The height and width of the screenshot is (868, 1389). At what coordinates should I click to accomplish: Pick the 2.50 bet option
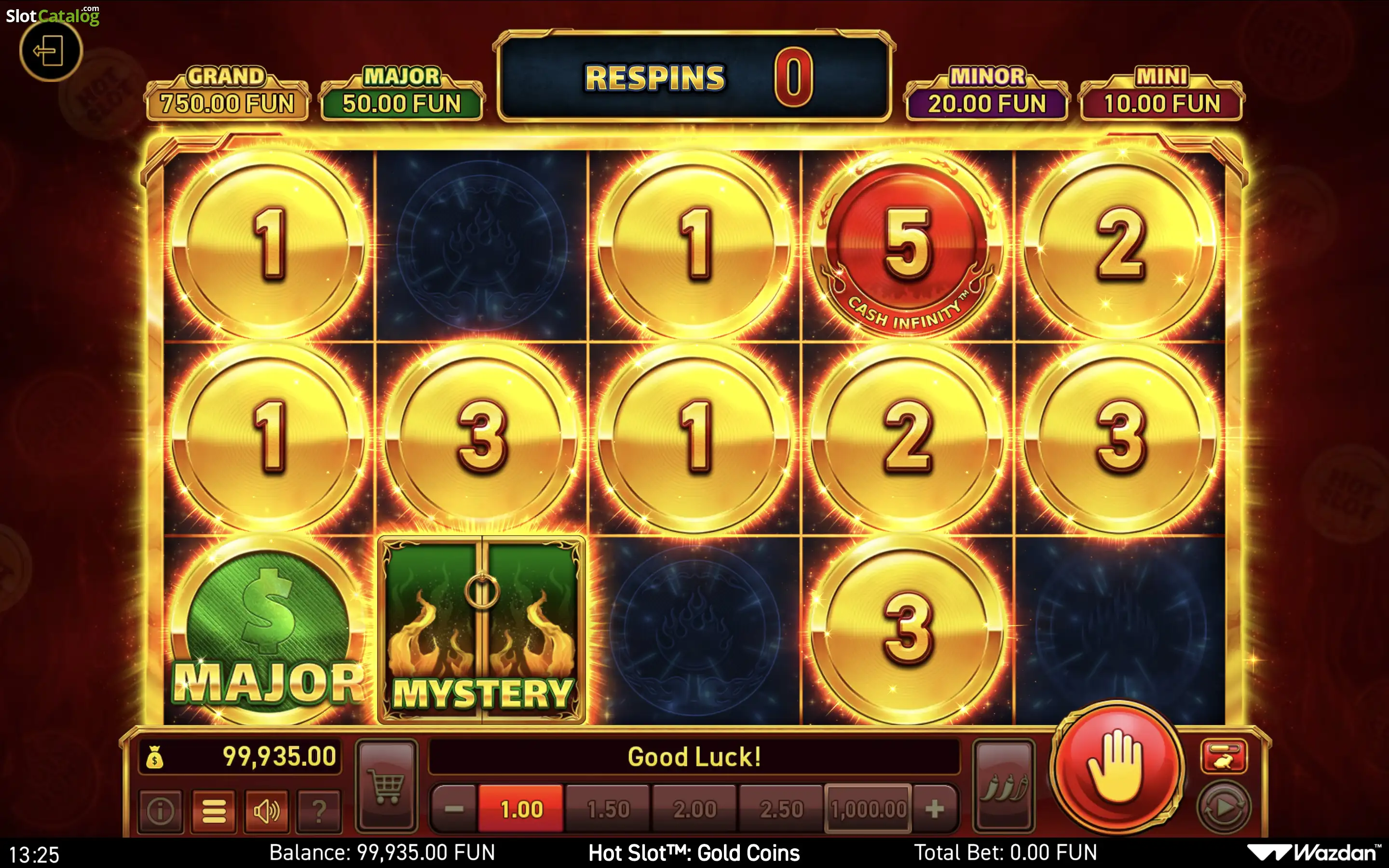[x=782, y=809]
